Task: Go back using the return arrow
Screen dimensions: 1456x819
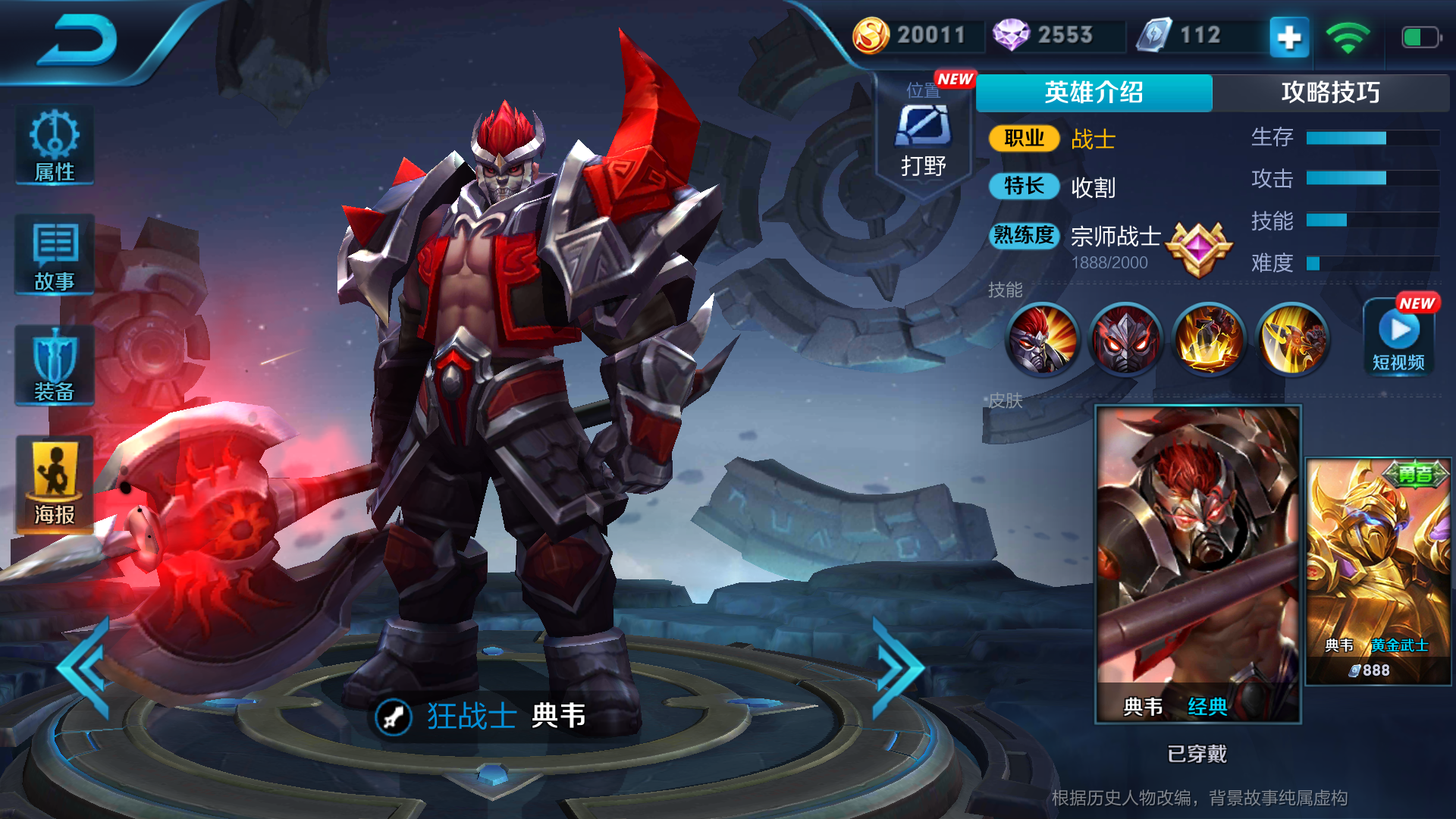Action: pos(78,39)
